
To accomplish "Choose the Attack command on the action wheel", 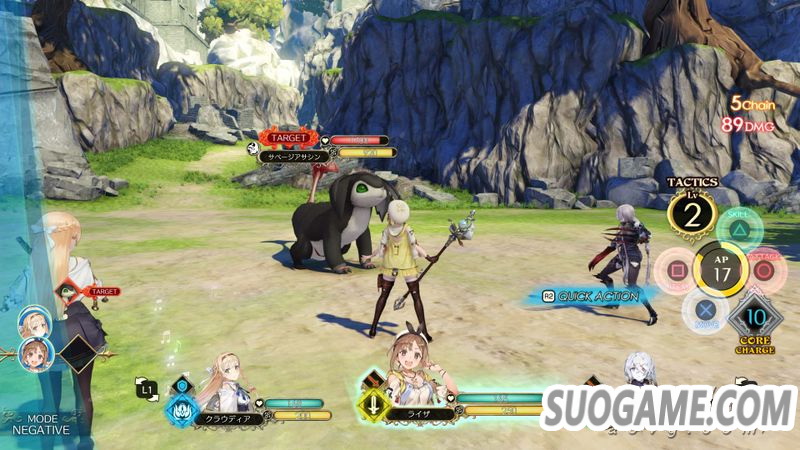I will [x=766, y=269].
